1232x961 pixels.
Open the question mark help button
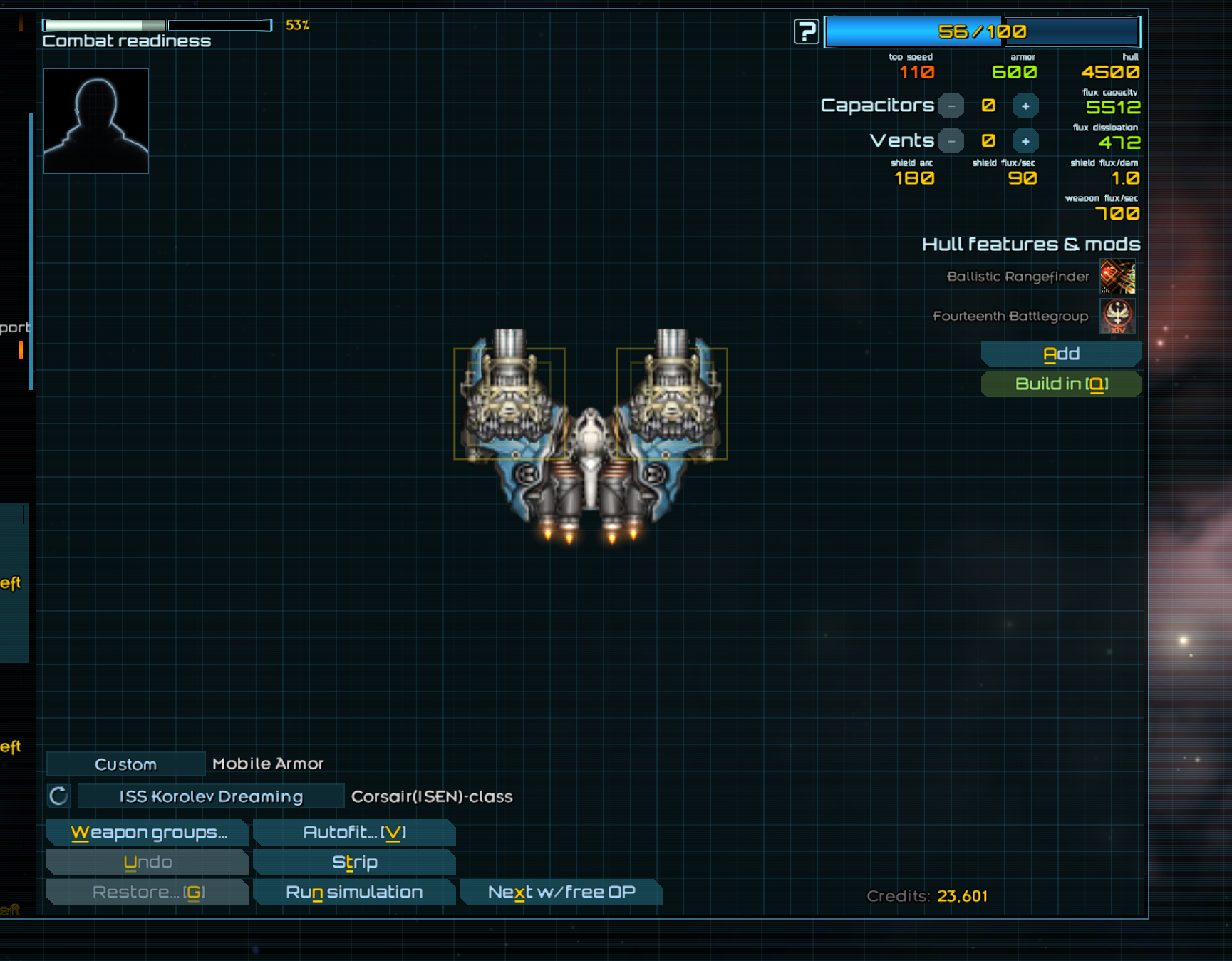tap(807, 31)
